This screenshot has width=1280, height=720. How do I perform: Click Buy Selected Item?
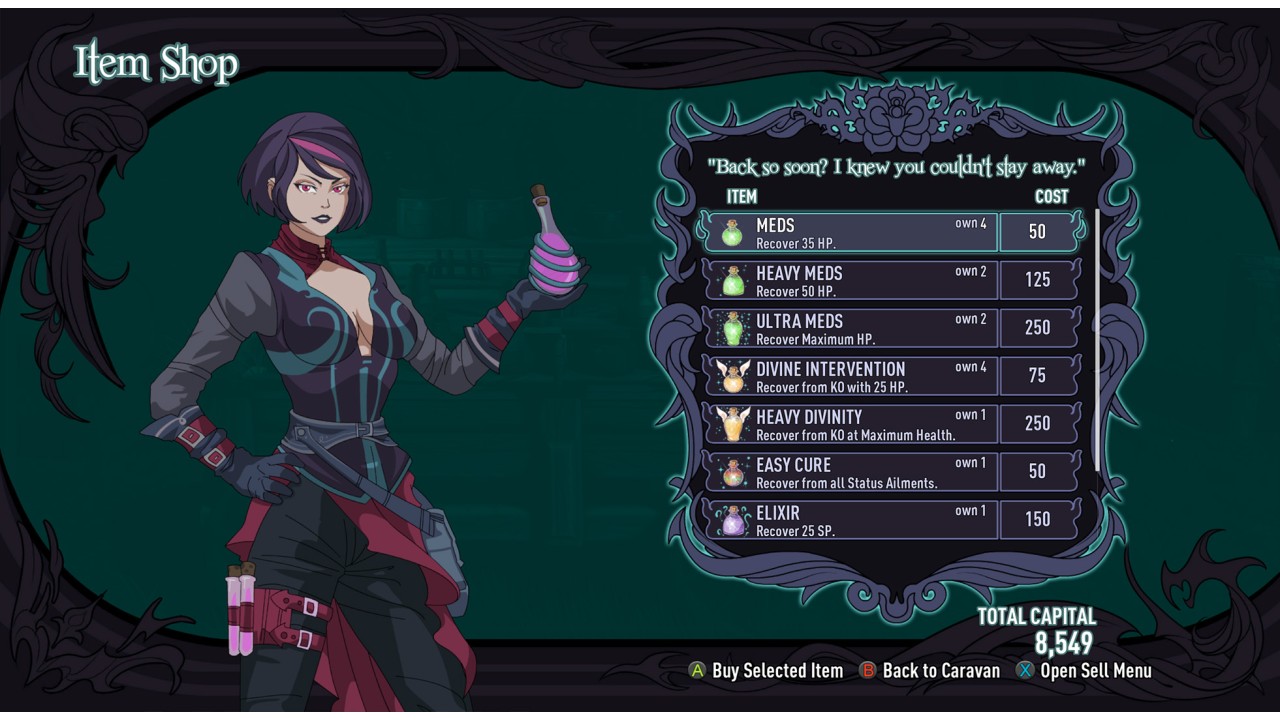[767, 671]
